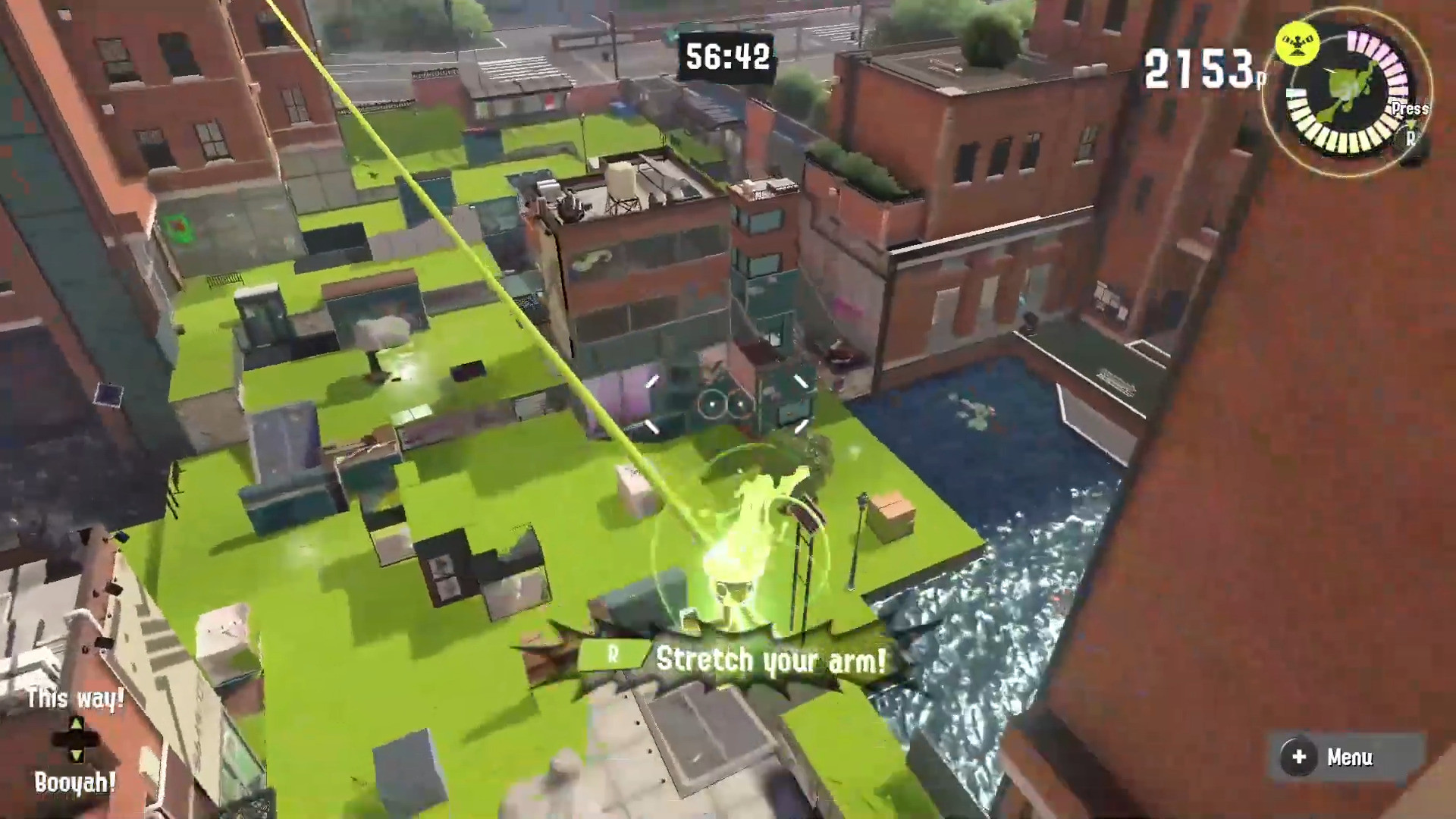Expand the 56:42 match timer display

point(726,55)
